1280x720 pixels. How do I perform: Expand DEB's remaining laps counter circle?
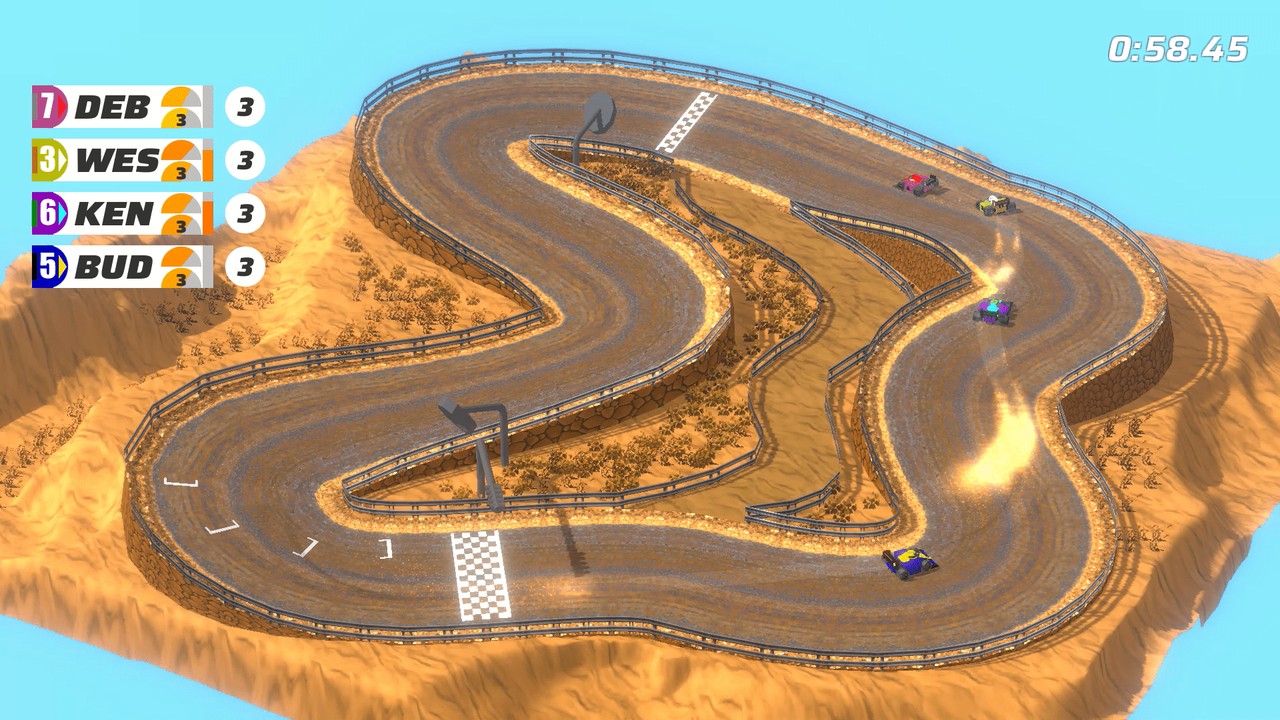point(245,105)
